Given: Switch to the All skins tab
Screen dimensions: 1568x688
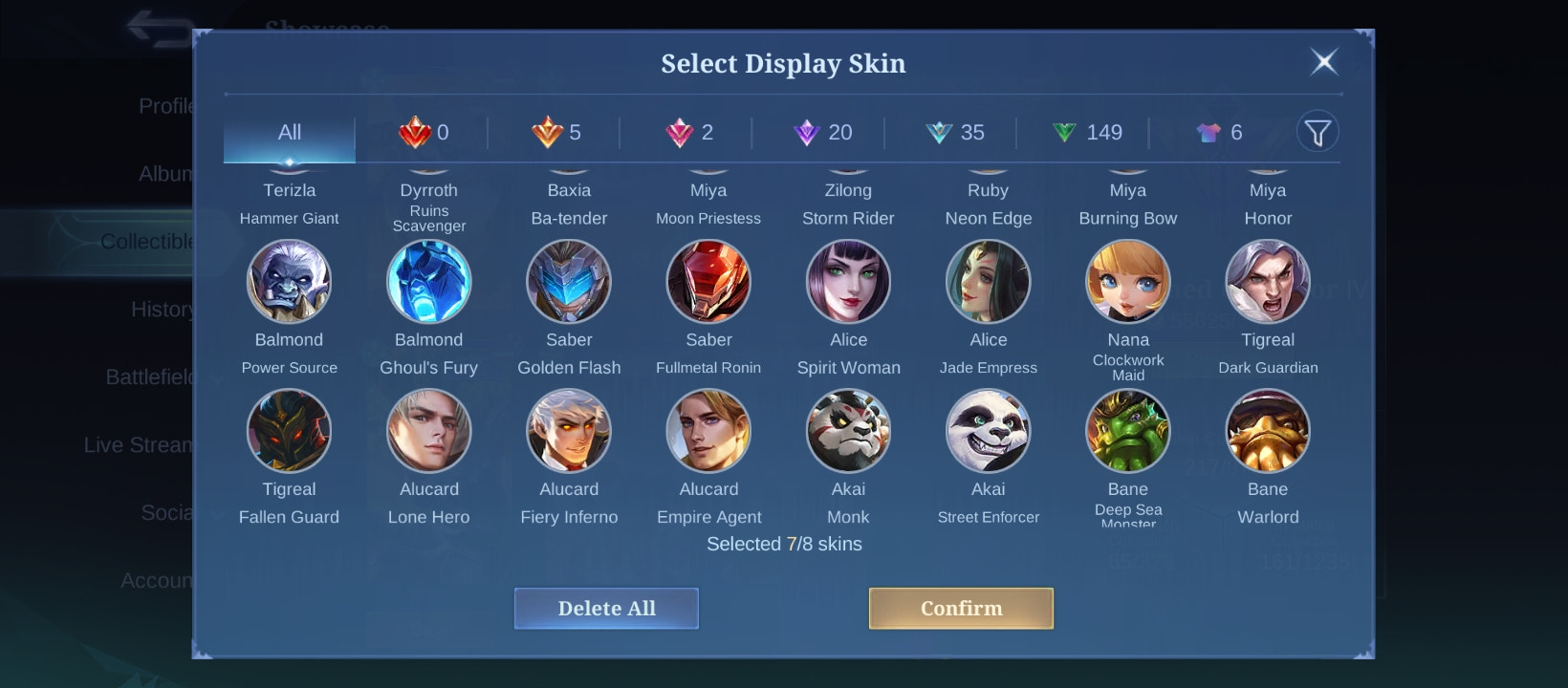Looking at the screenshot, I should (289, 133).
